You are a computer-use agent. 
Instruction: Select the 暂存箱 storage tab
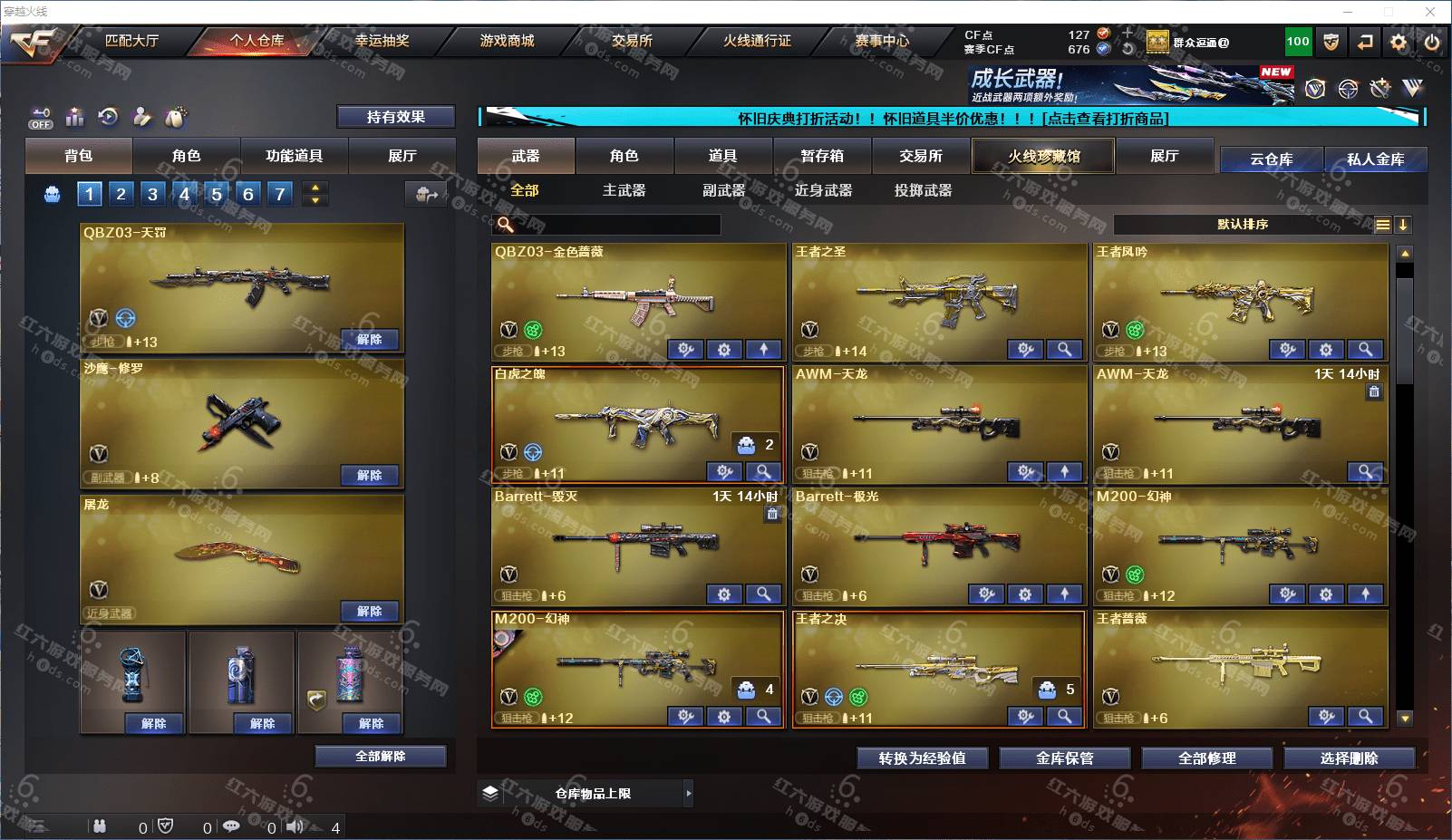click(x=822, y=156)
